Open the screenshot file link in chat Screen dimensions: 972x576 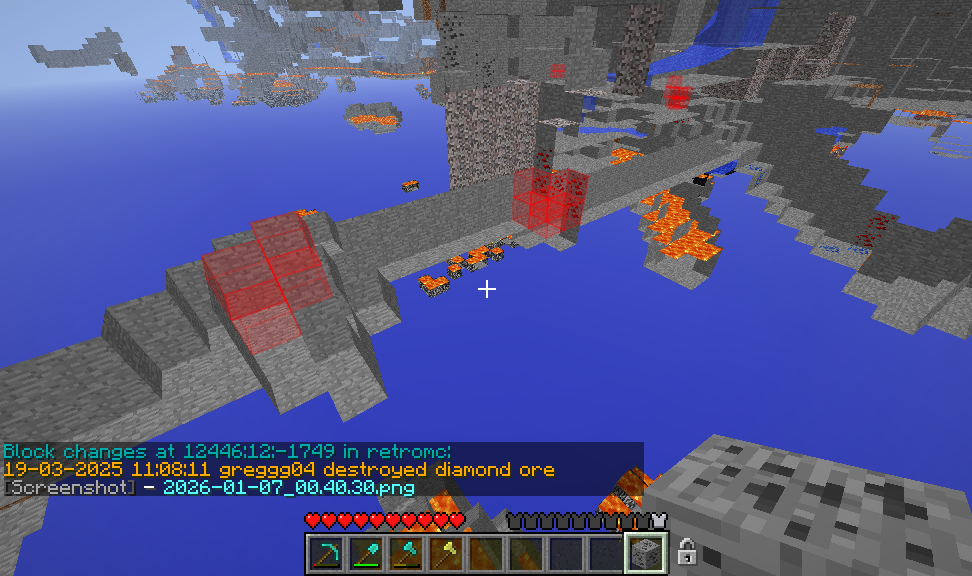(x=288, y=487)
